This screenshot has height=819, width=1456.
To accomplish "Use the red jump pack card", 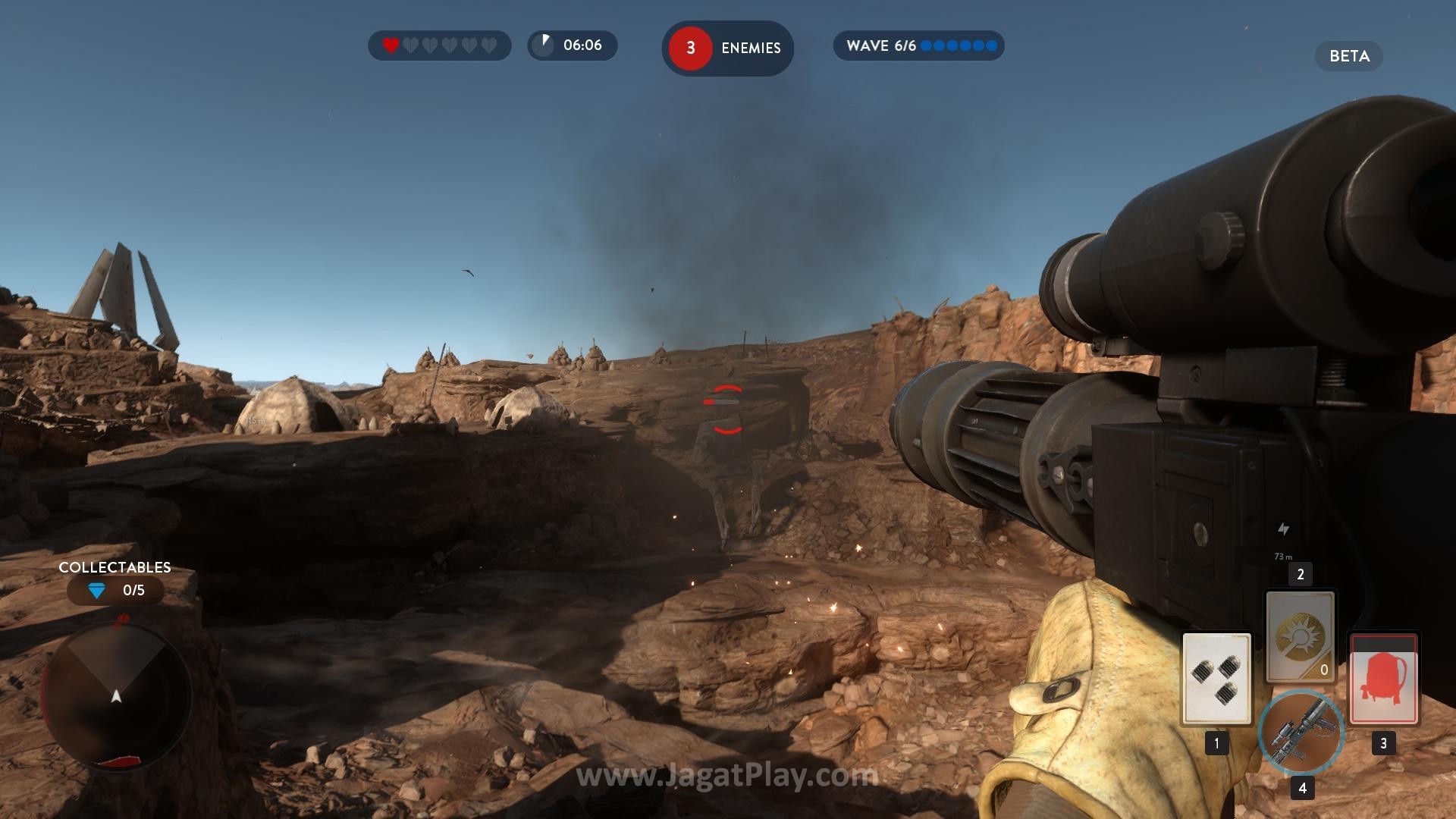I will (x=1383, y=678).
